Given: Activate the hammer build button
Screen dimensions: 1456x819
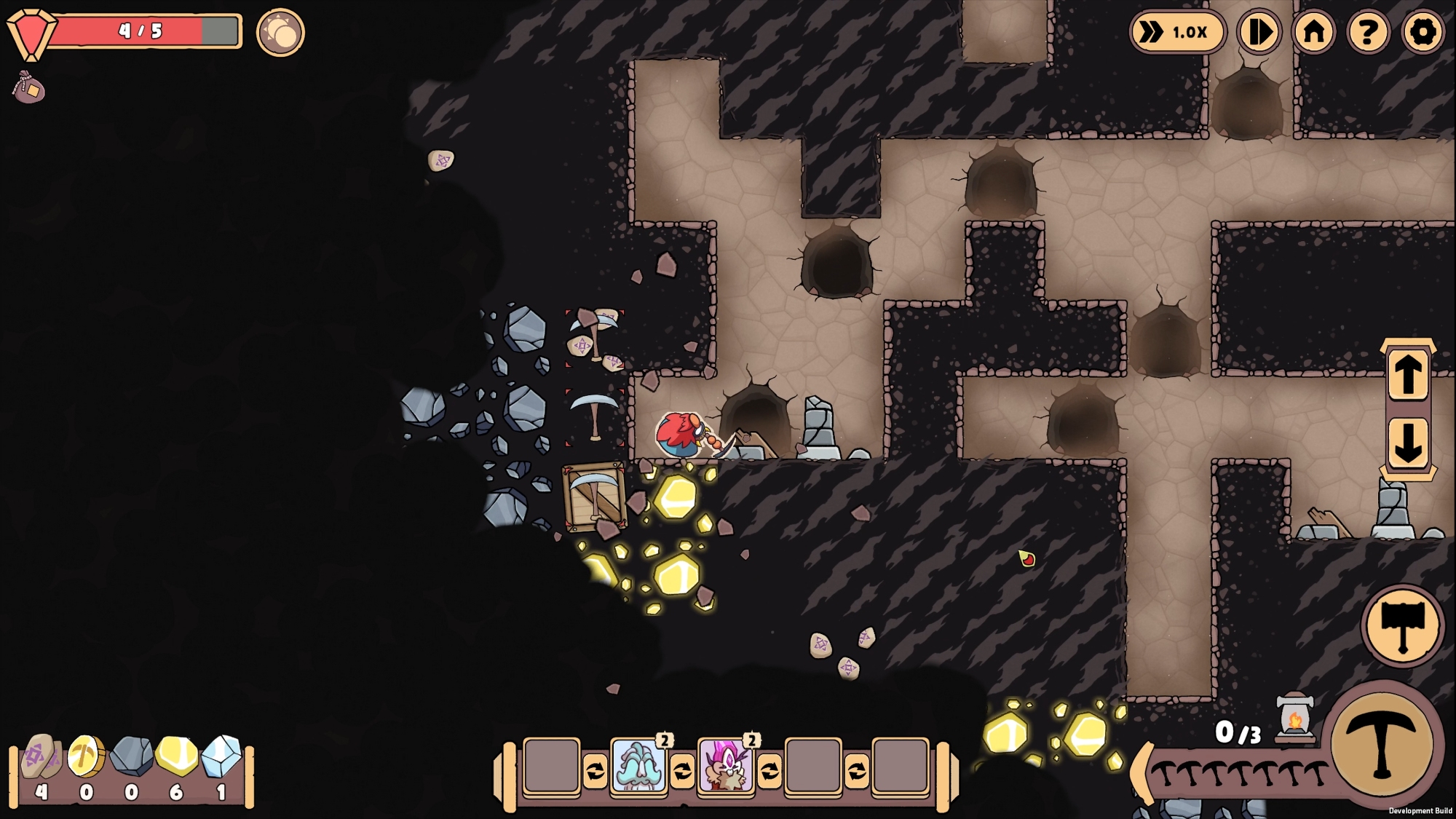Looking at the screenshot, I should coord(1402,625).
